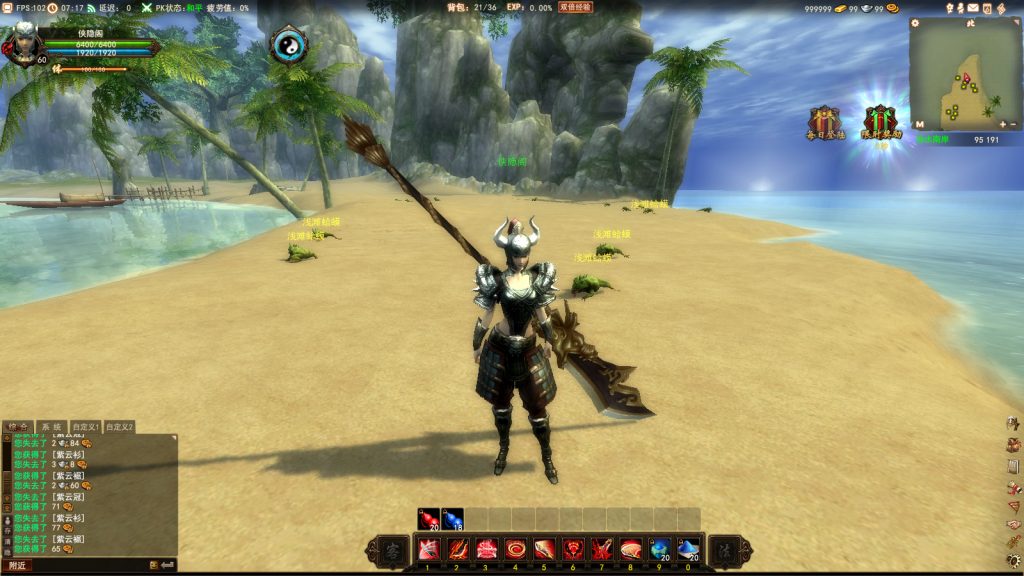Use the blue potion with 18 count
The image size is (1024, 576).
[x=453, y=519]
